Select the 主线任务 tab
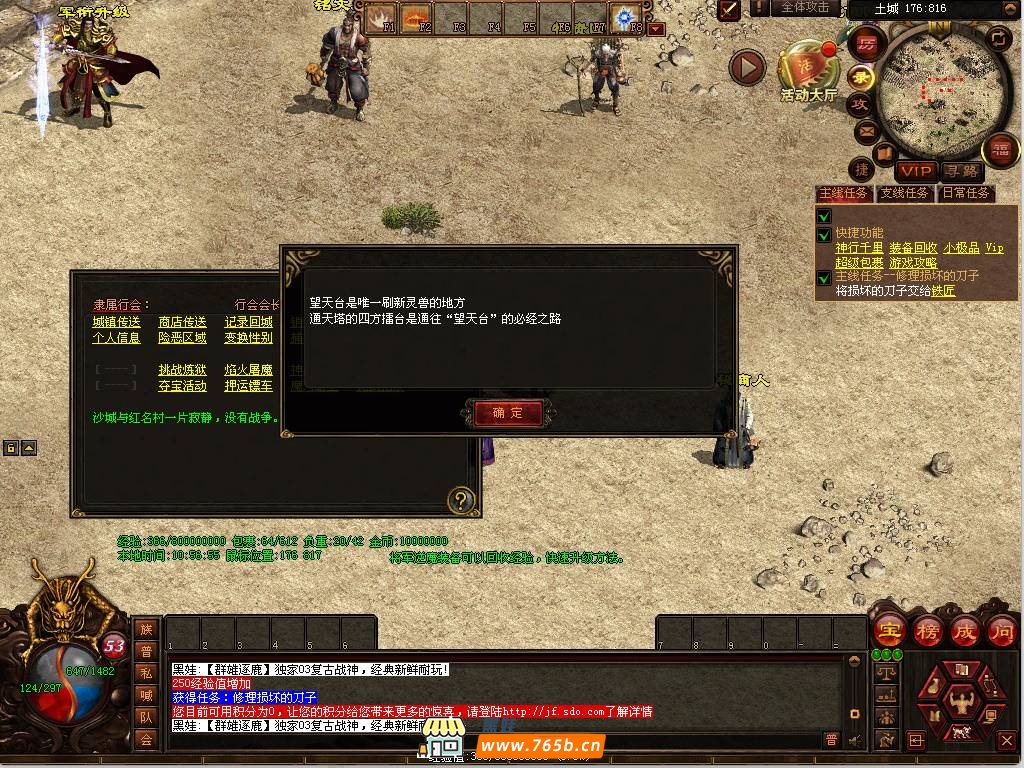 844,193
